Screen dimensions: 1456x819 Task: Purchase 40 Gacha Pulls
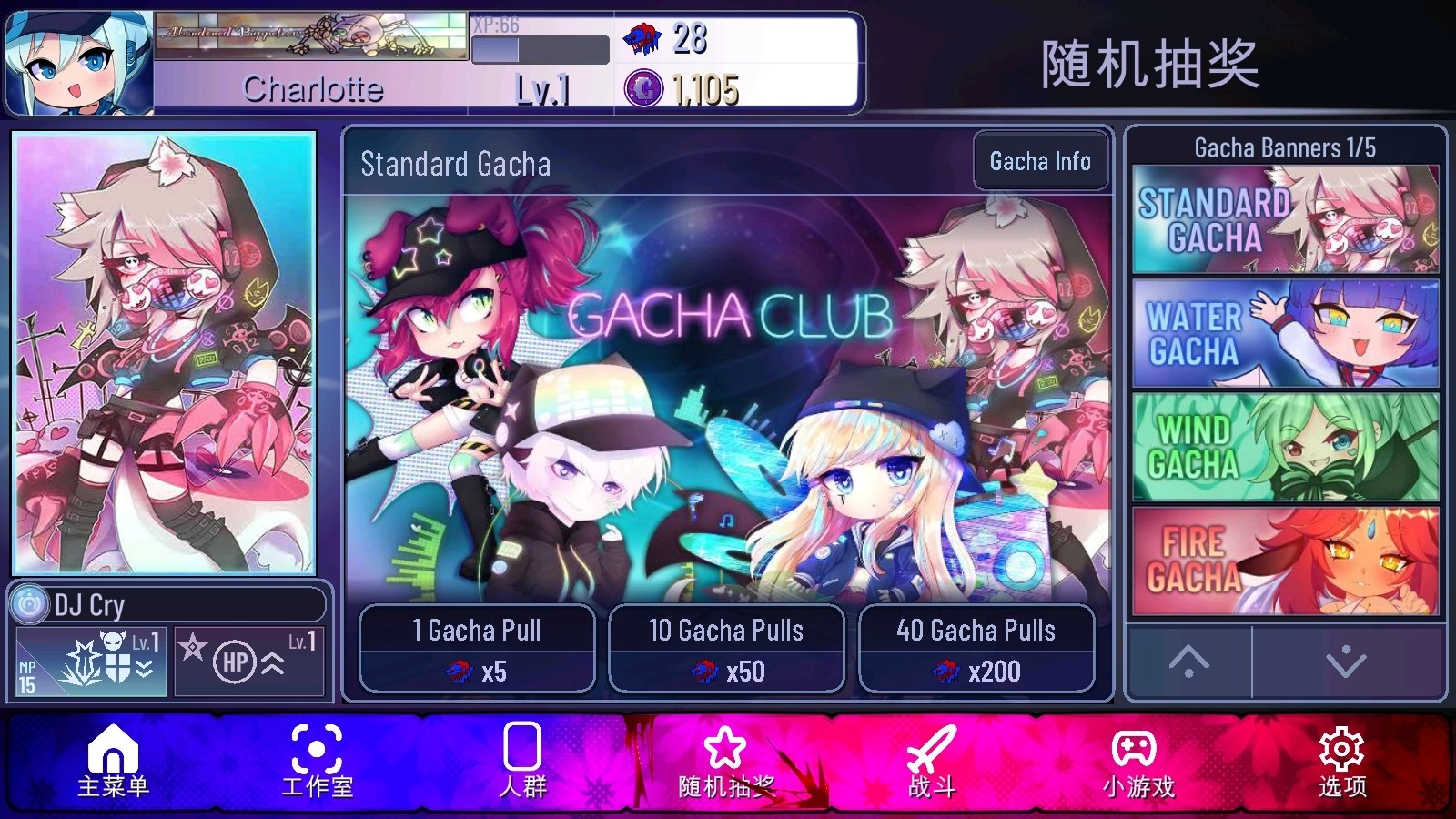click(x=976, y=648)
